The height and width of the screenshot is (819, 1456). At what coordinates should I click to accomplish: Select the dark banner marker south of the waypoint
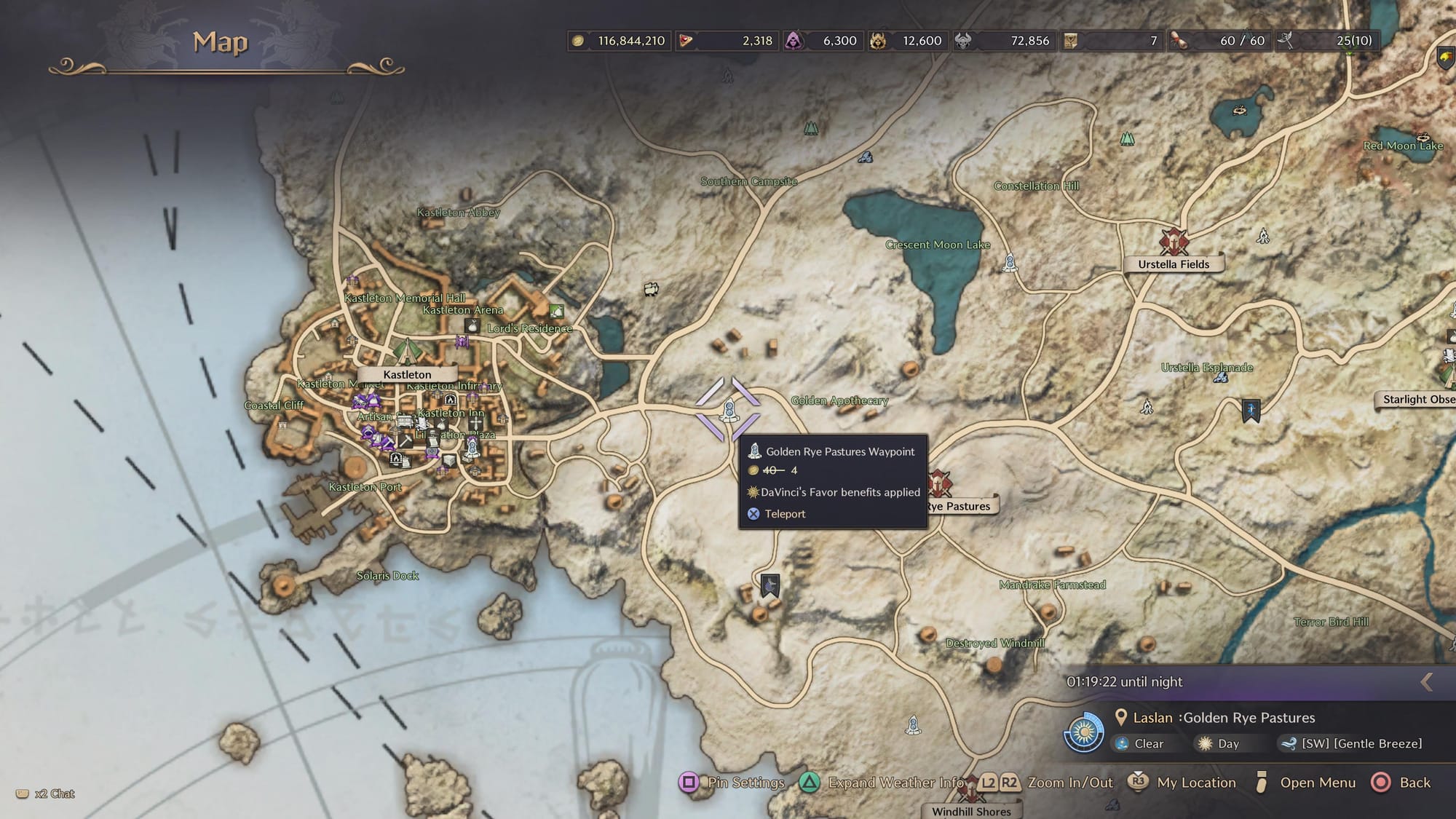pyautogui.click(x=769, y=585)
